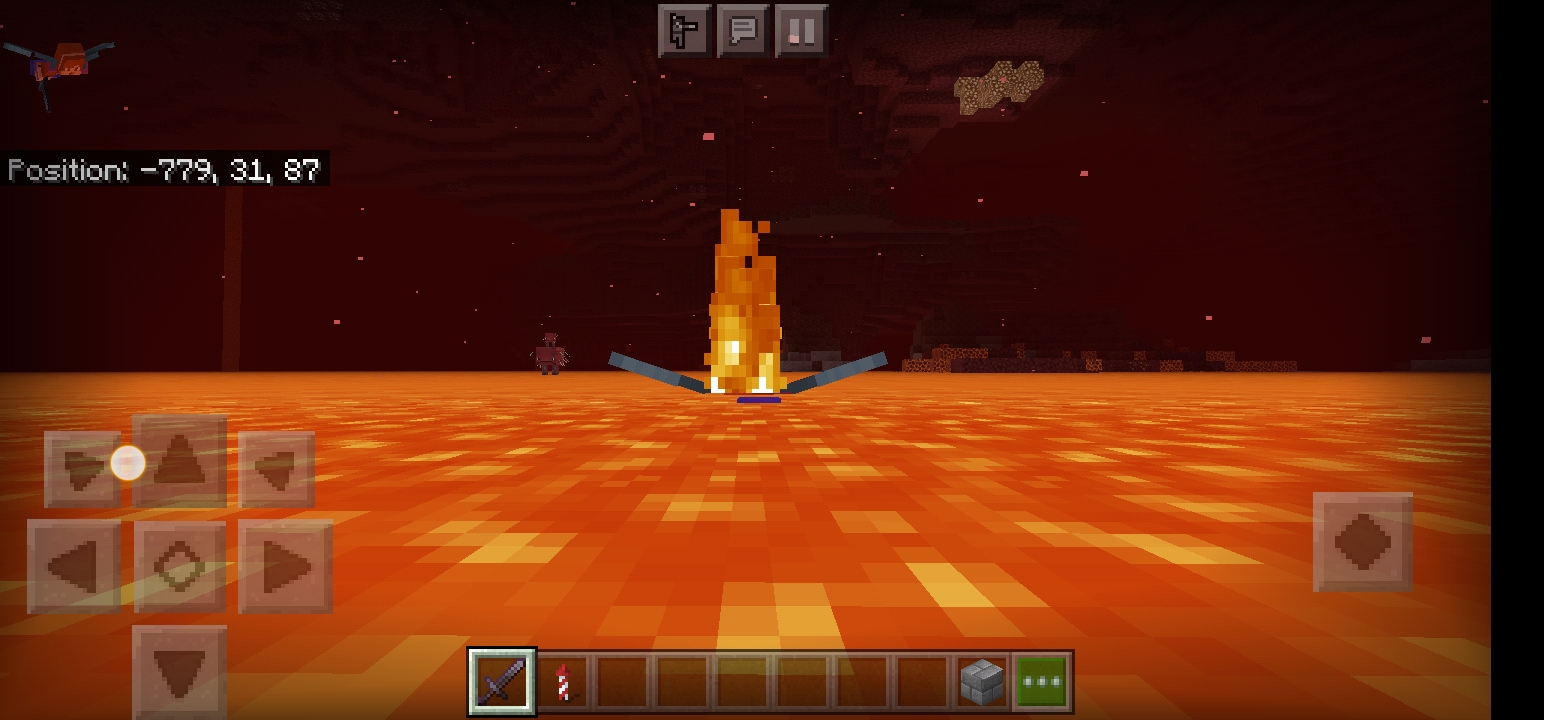Pause the game
The image size is (1544, 720).
(801, 31)
